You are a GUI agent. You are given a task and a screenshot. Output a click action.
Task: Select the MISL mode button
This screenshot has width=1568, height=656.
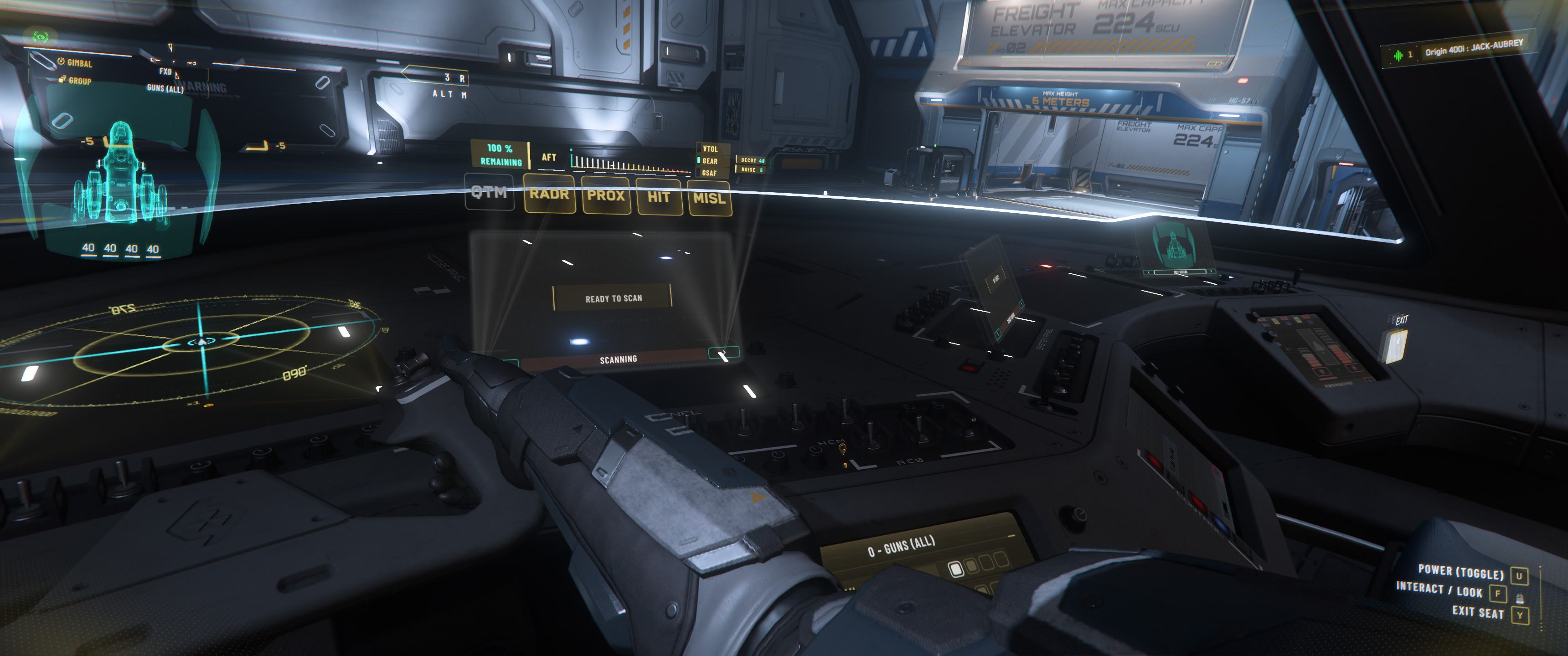point(709,198)
